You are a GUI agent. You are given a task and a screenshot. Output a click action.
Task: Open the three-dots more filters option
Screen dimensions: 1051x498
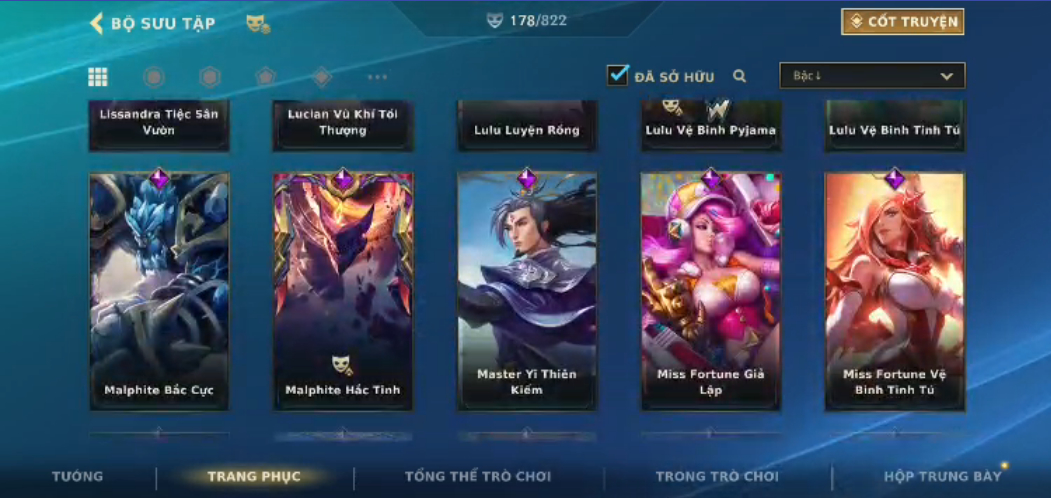(x=377, y=77)
